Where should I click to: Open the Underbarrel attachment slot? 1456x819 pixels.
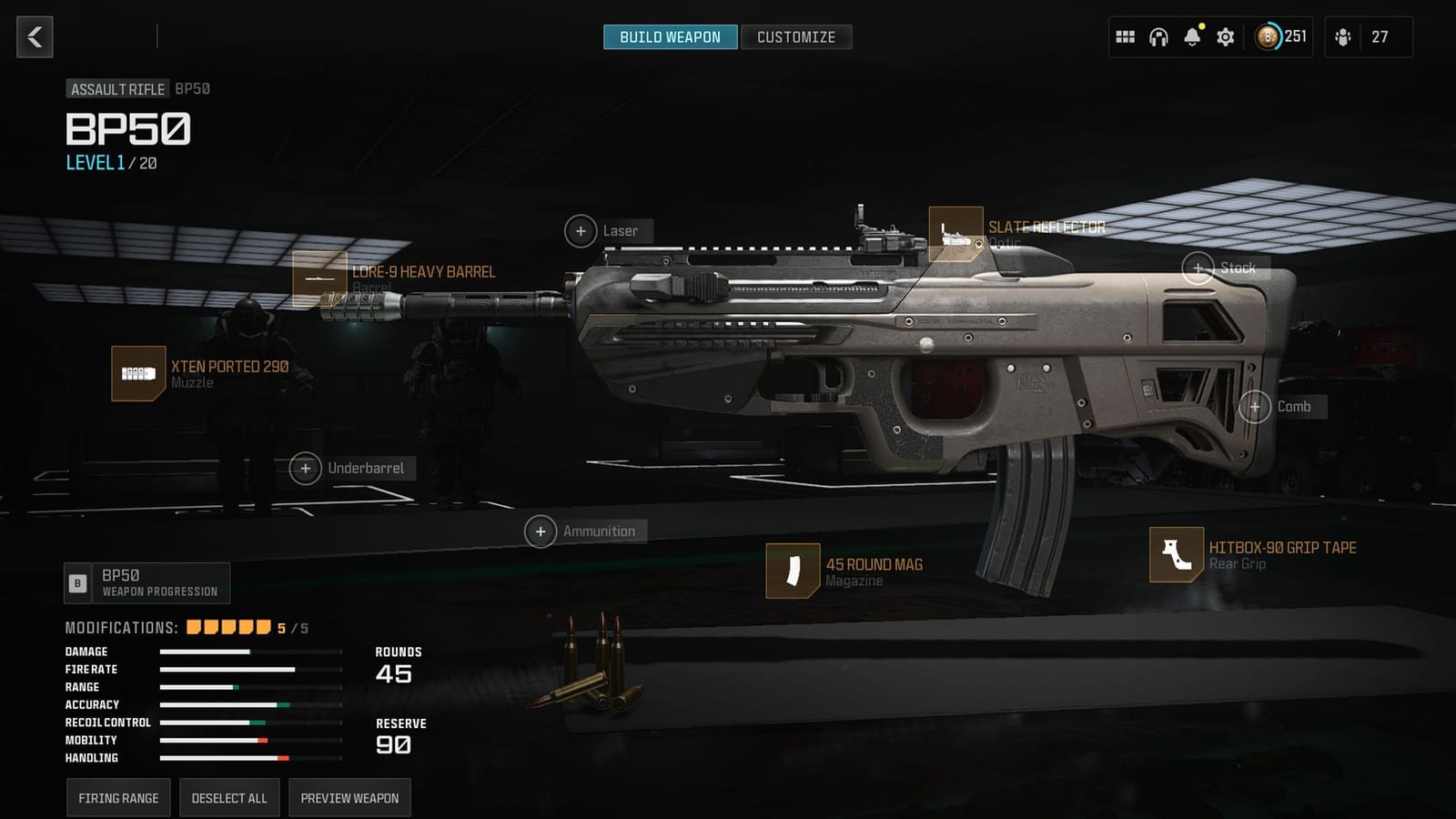306,468
